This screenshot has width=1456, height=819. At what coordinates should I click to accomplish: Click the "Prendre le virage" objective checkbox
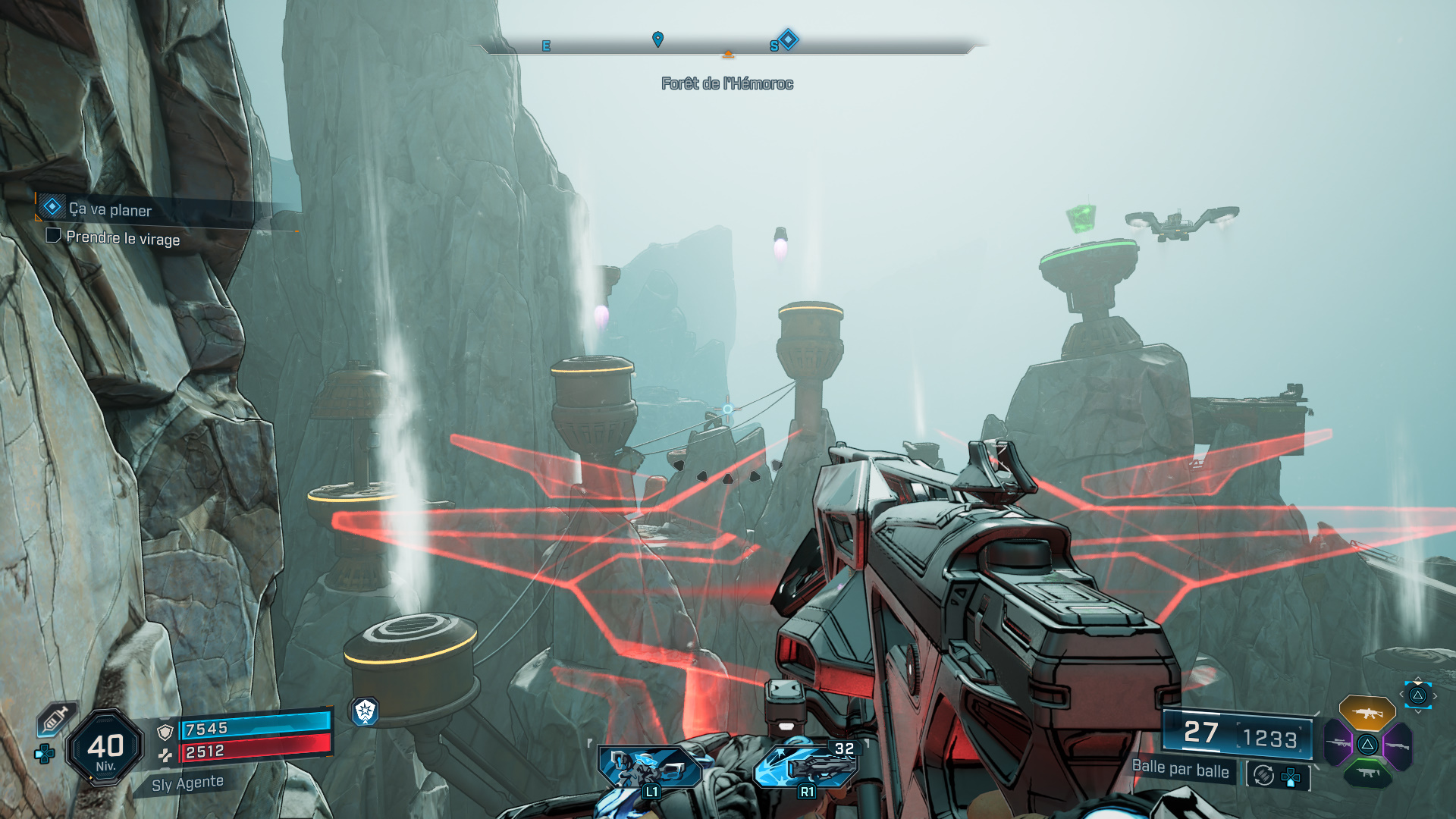53,236
